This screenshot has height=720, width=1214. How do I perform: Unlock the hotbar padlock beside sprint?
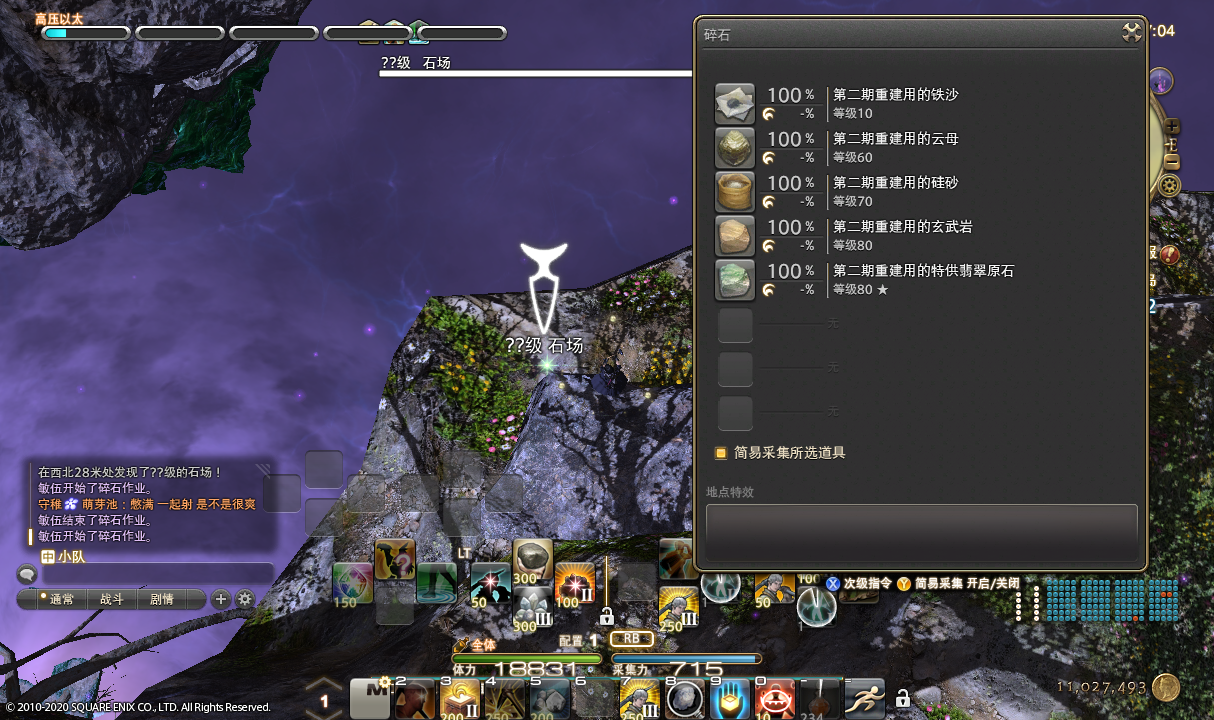(x=902, y=698)
